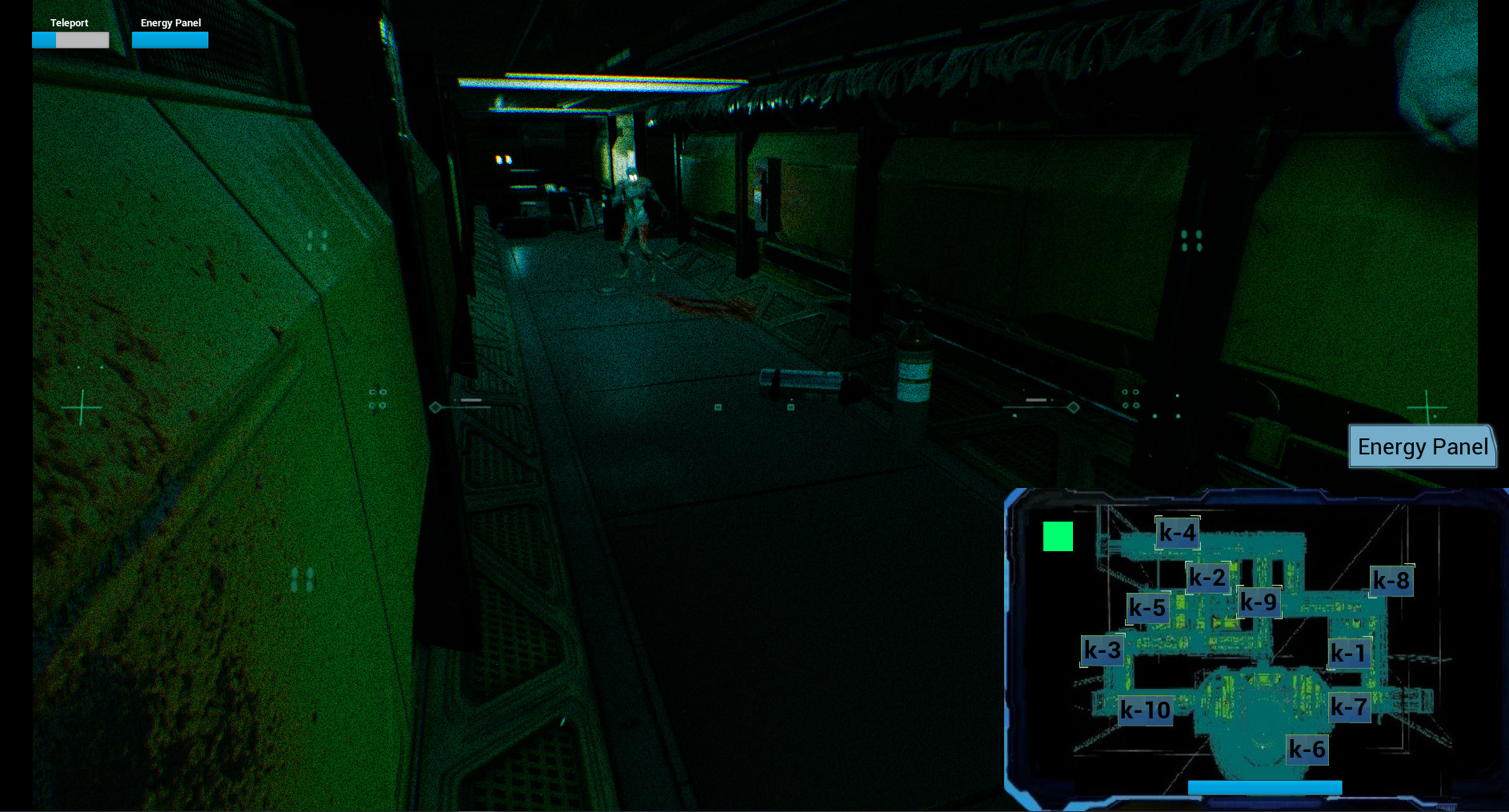Select waypoint k-1 on the map
The height and width of the screenshot is (812, 1509).
tap(1349, 654)
